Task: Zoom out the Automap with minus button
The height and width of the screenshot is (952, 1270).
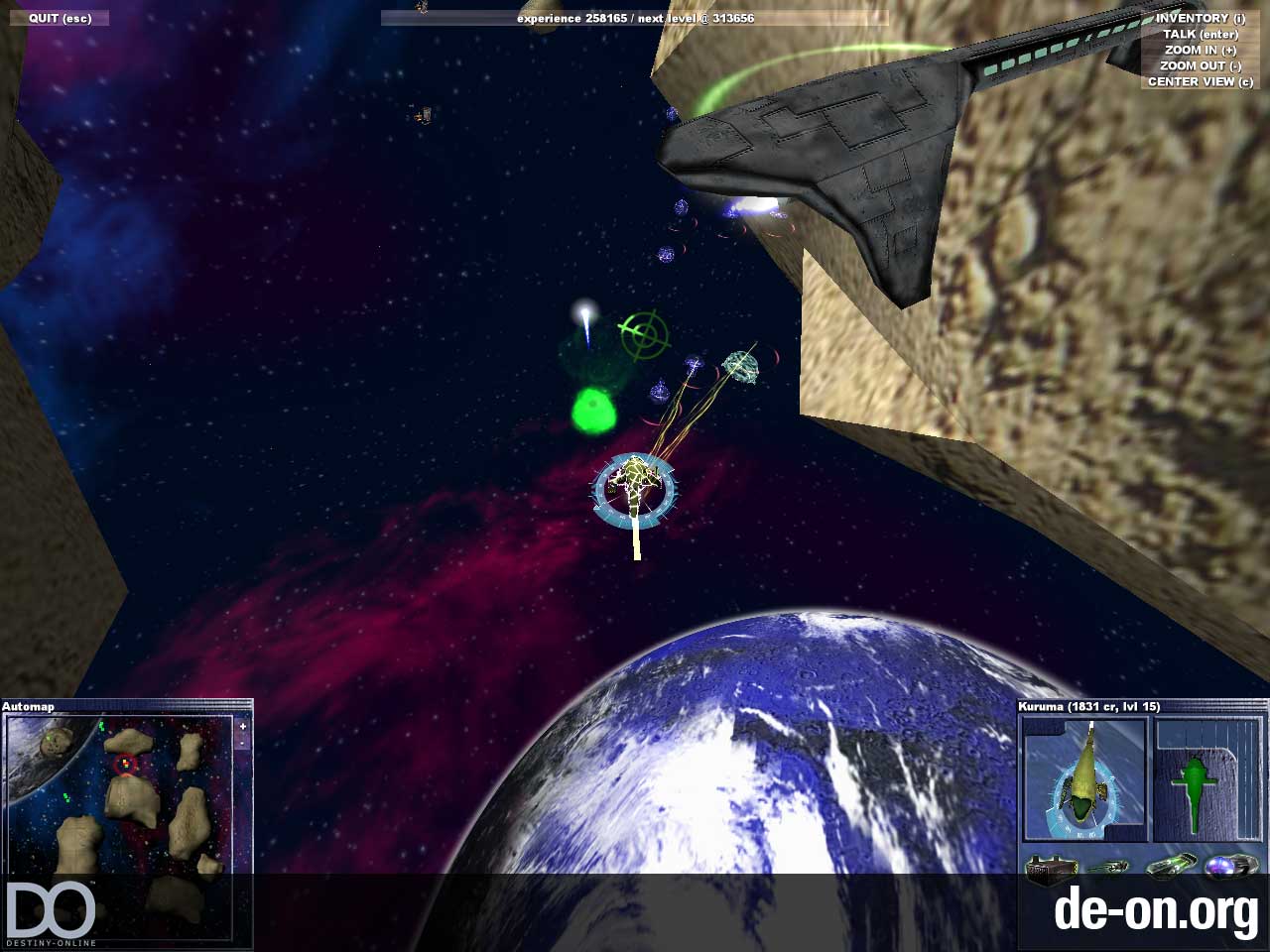Action: point(242,742)
